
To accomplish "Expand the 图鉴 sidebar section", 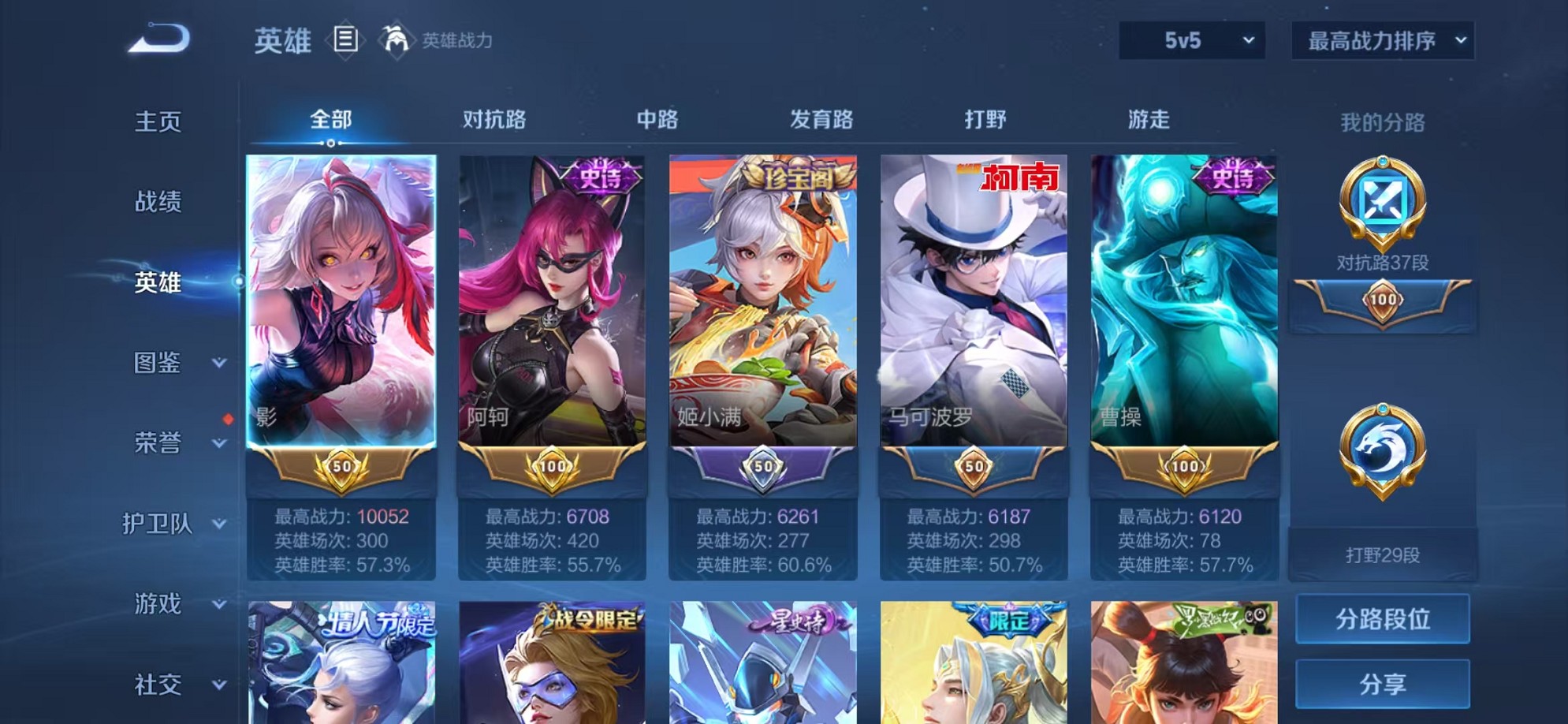I will click(x=169, y=364).
